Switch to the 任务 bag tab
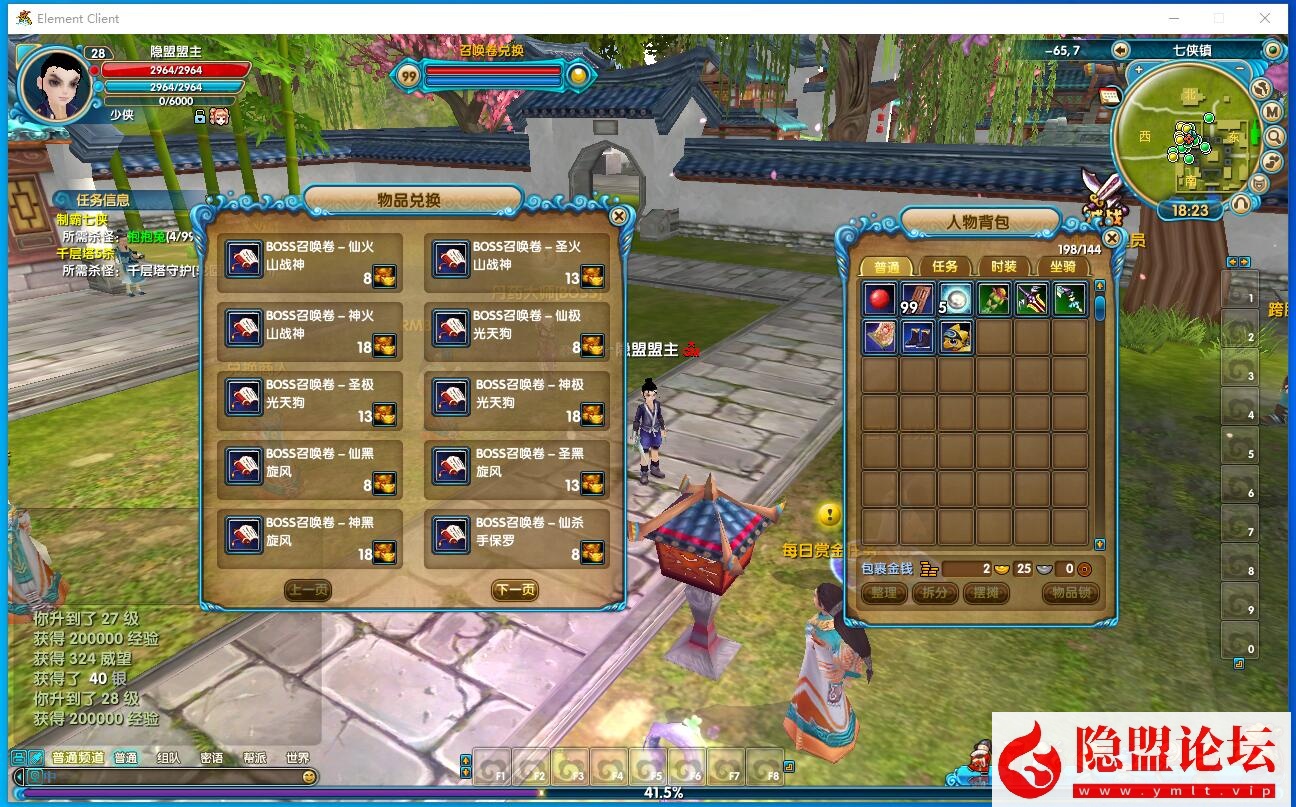The image size is (1296, 807). [x=945, y=266]
